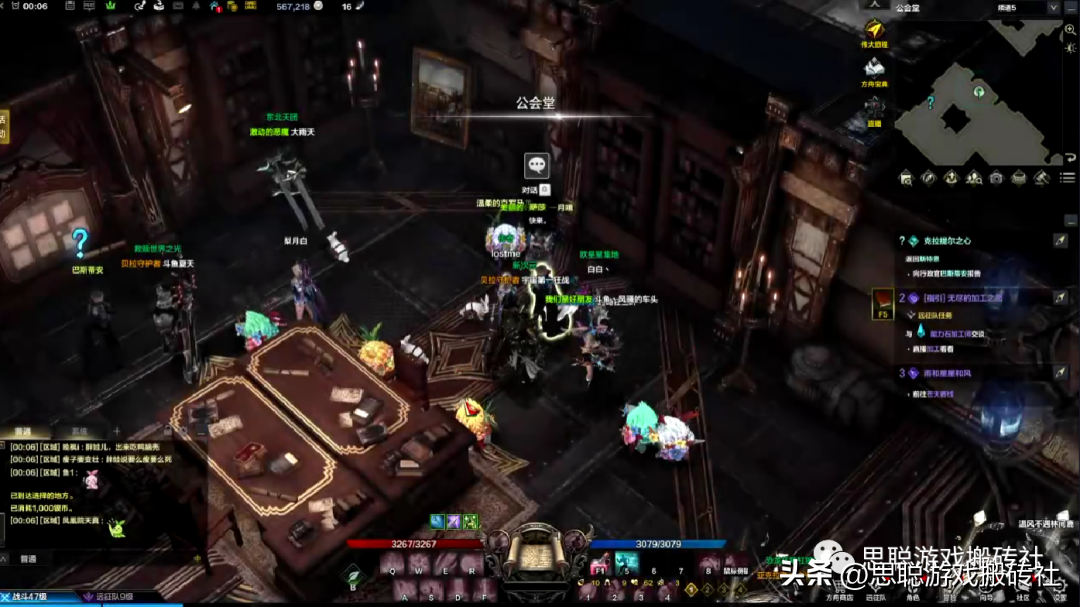Screen dimensions: 1080x607
Task: Click the chat input field
Action: 100,559
